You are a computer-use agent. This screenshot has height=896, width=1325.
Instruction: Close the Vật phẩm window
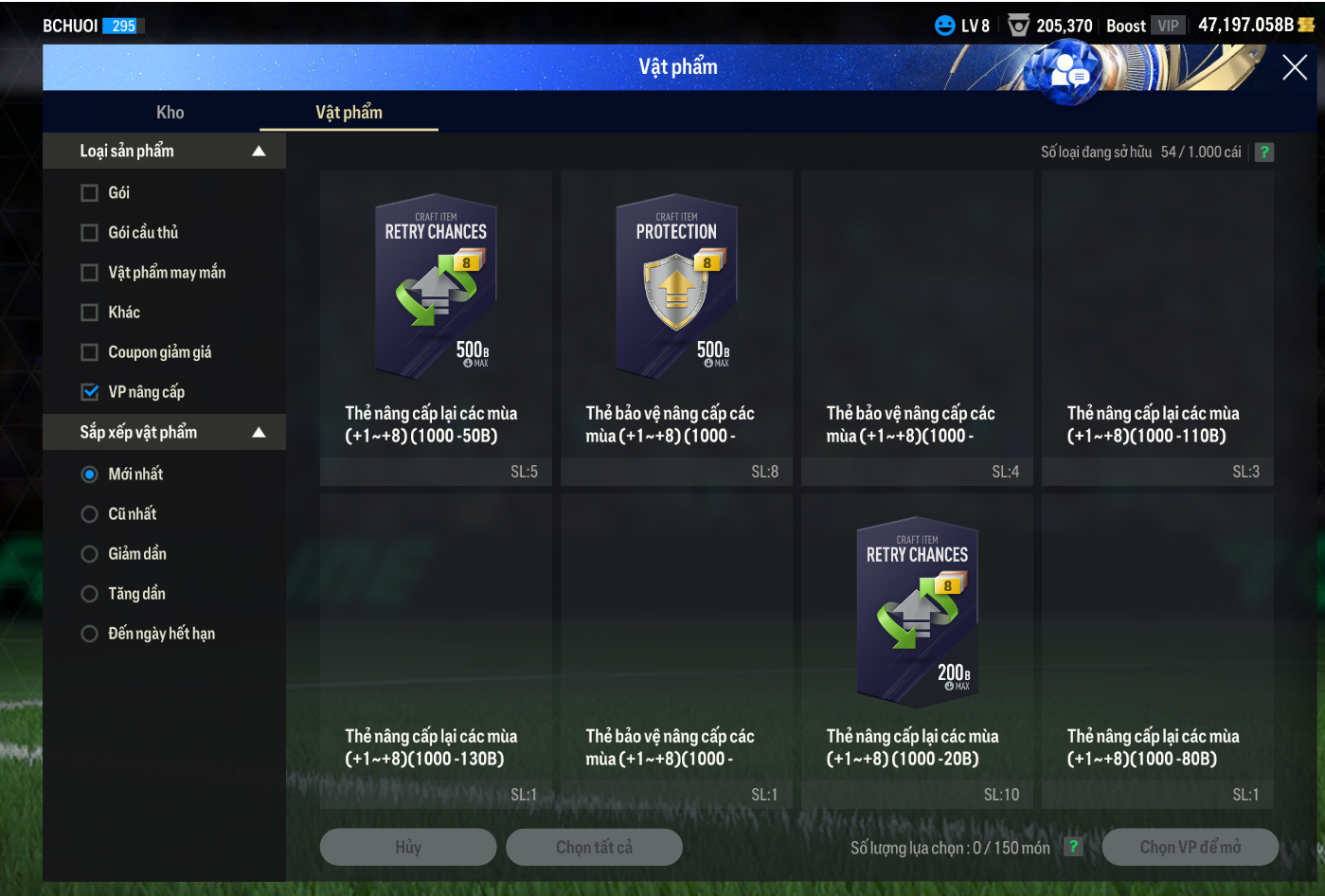pyautogui.click(x=1294, y=67)
